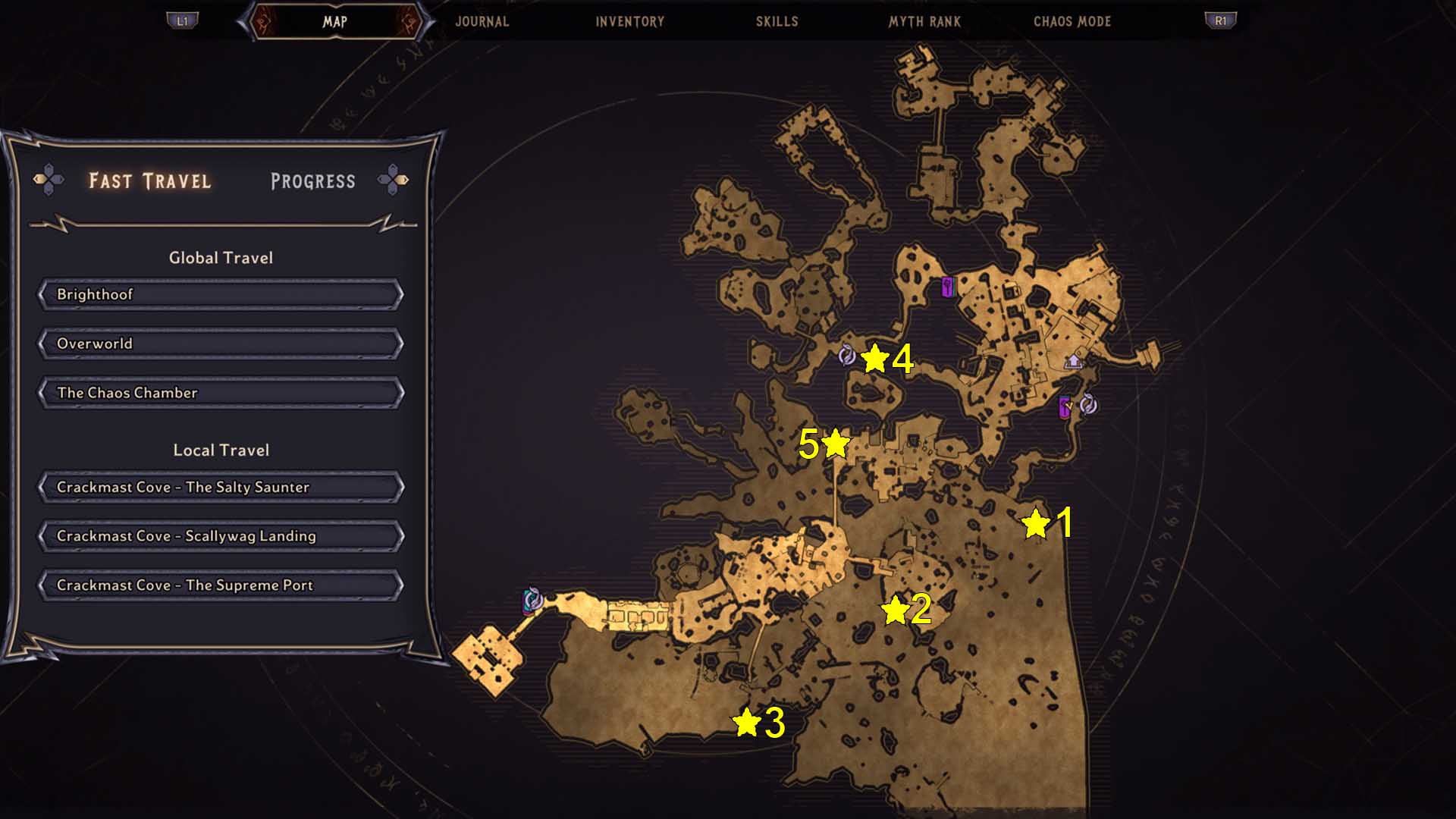Pick star marker number 3 on map

point(747,723)
